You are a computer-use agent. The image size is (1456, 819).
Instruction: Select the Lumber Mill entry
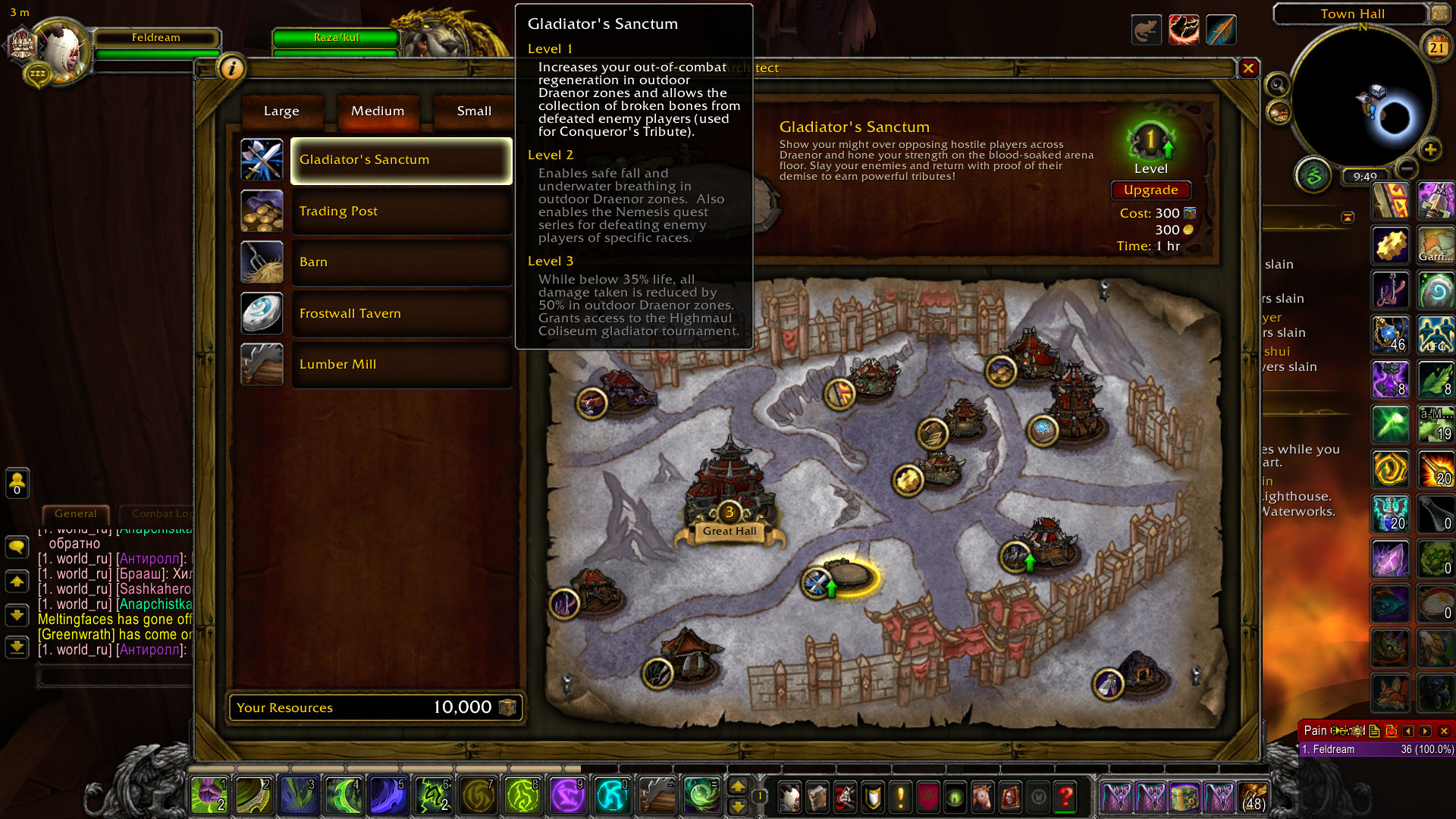(401, 365)
